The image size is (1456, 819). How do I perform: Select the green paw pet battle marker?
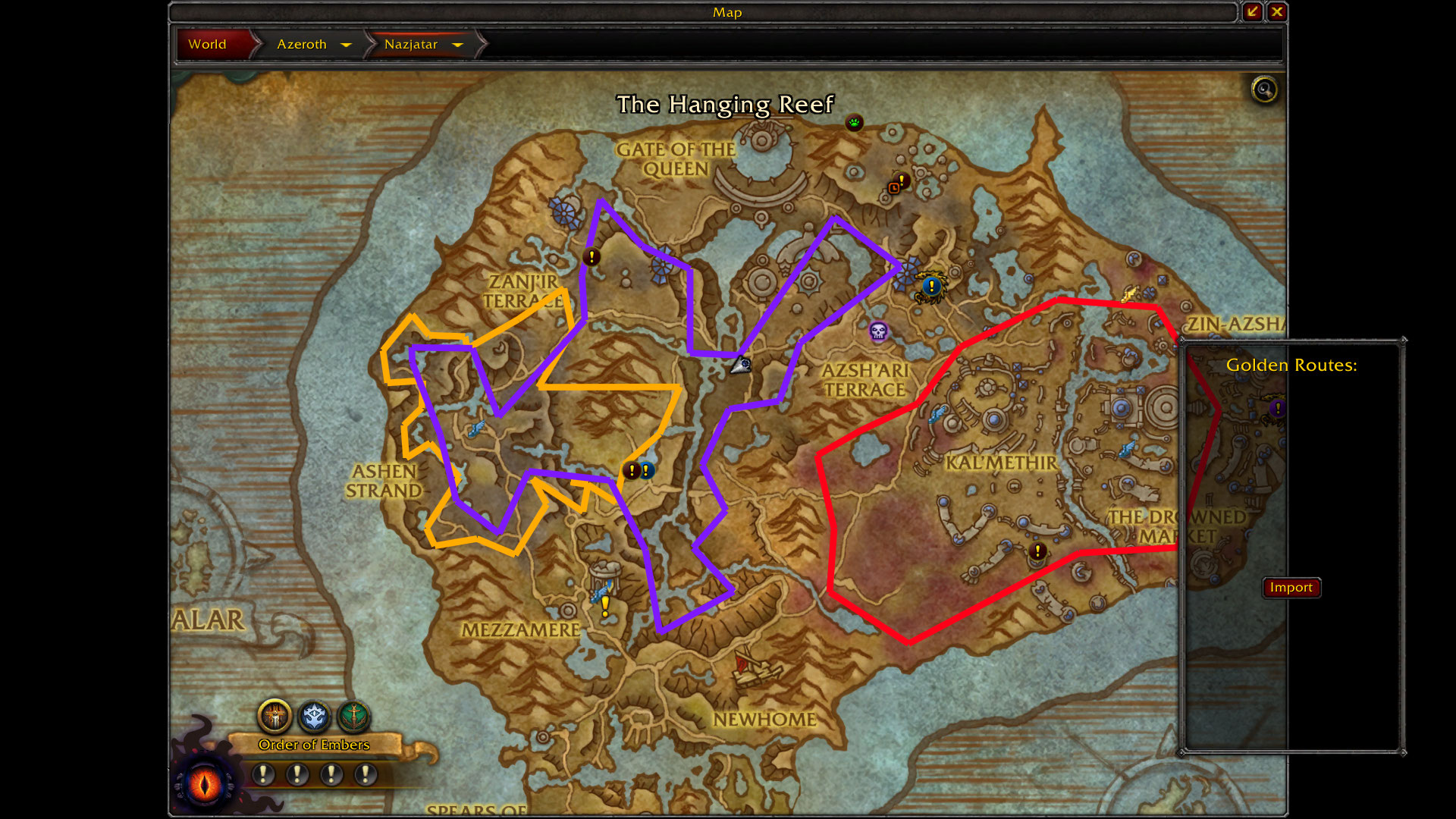click(x=855, y=123)
